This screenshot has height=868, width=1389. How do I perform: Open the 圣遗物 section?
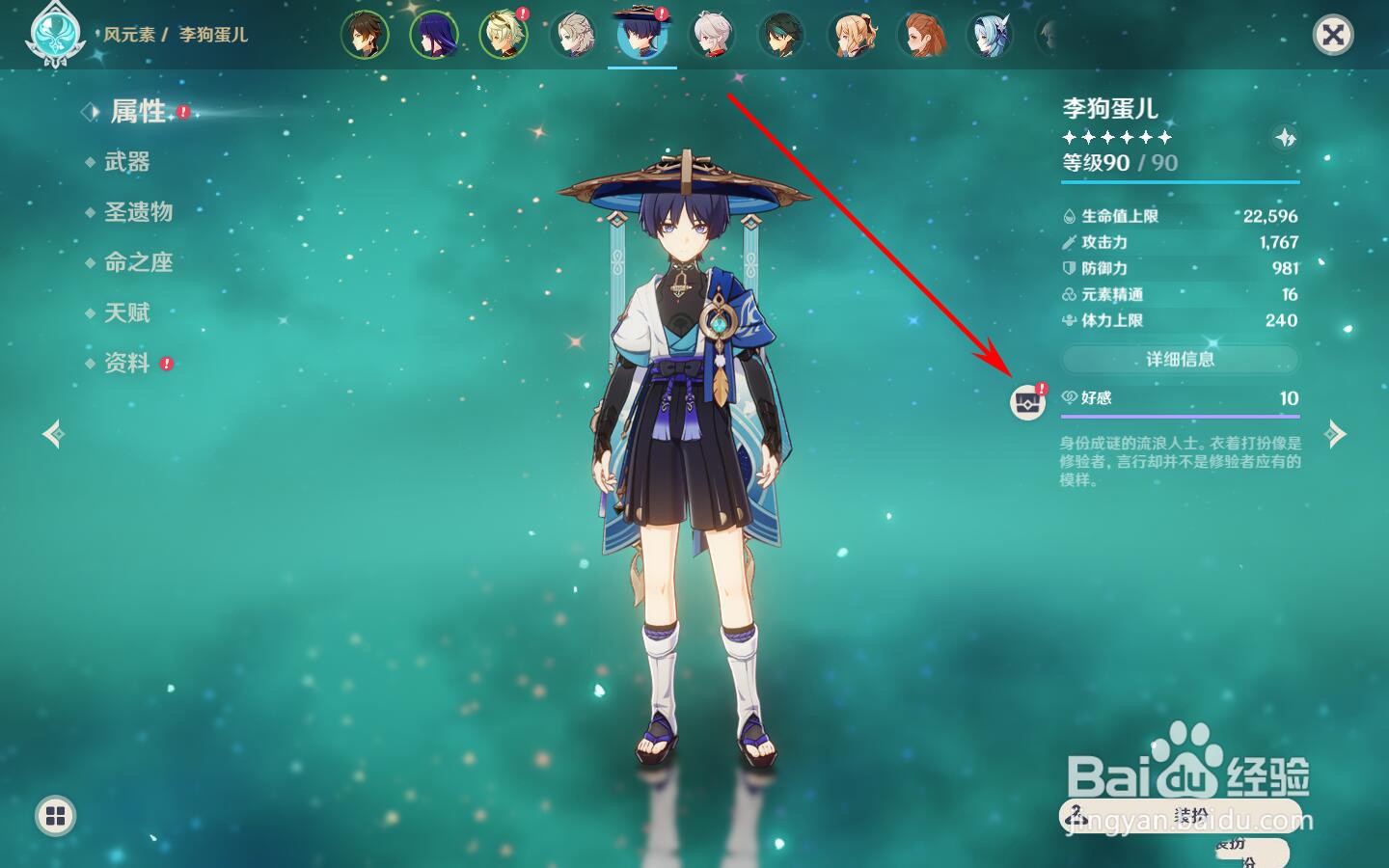(139, 212)
